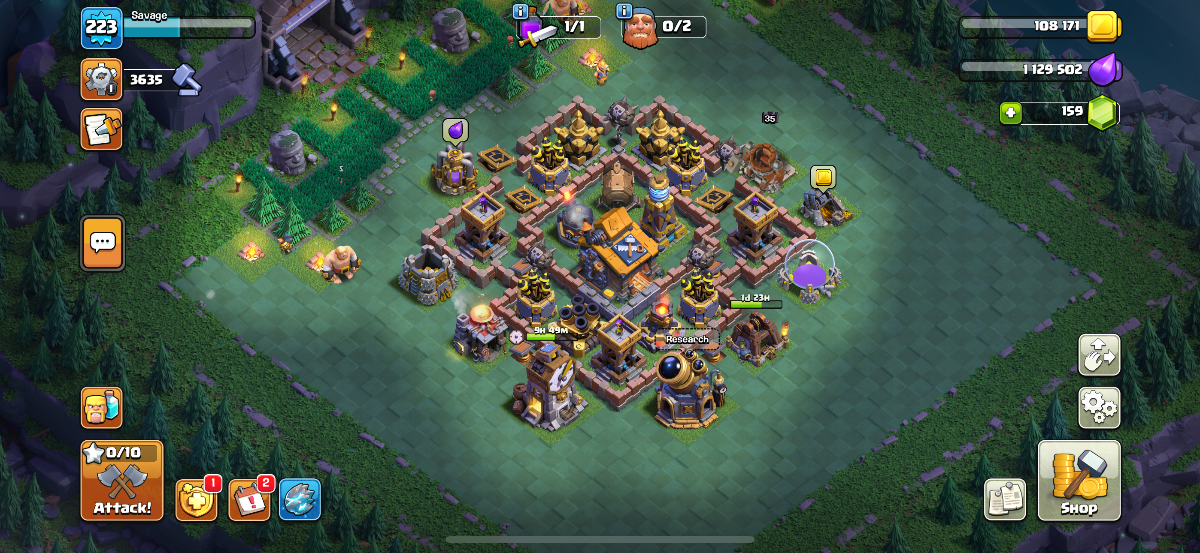Open the chat speech bubble panel

[x=102, y=242]
